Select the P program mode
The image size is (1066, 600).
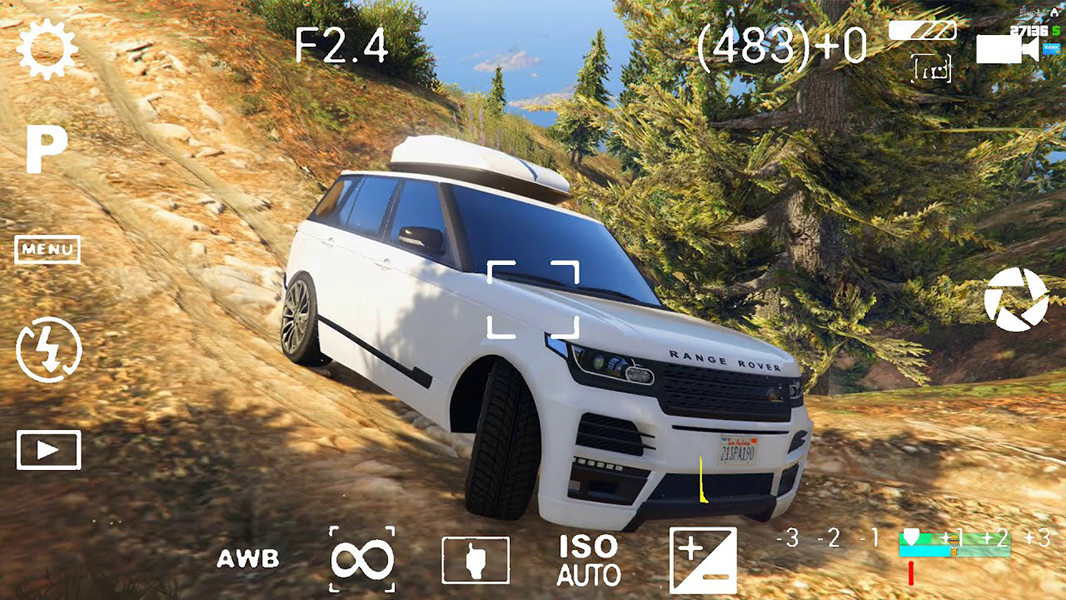click(x=46, y=150)
